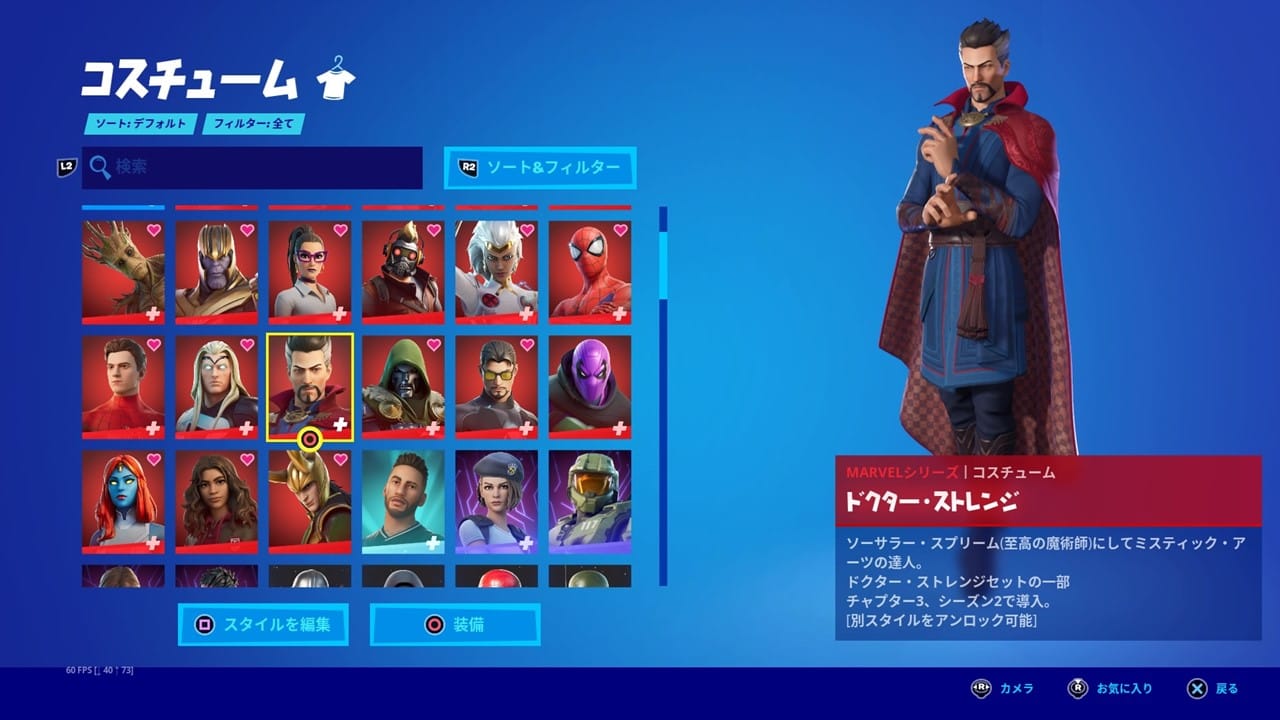Click the X icon next to 戻る
The height and width of the screenshot is (720, 1280).
tap(1195, 688)
